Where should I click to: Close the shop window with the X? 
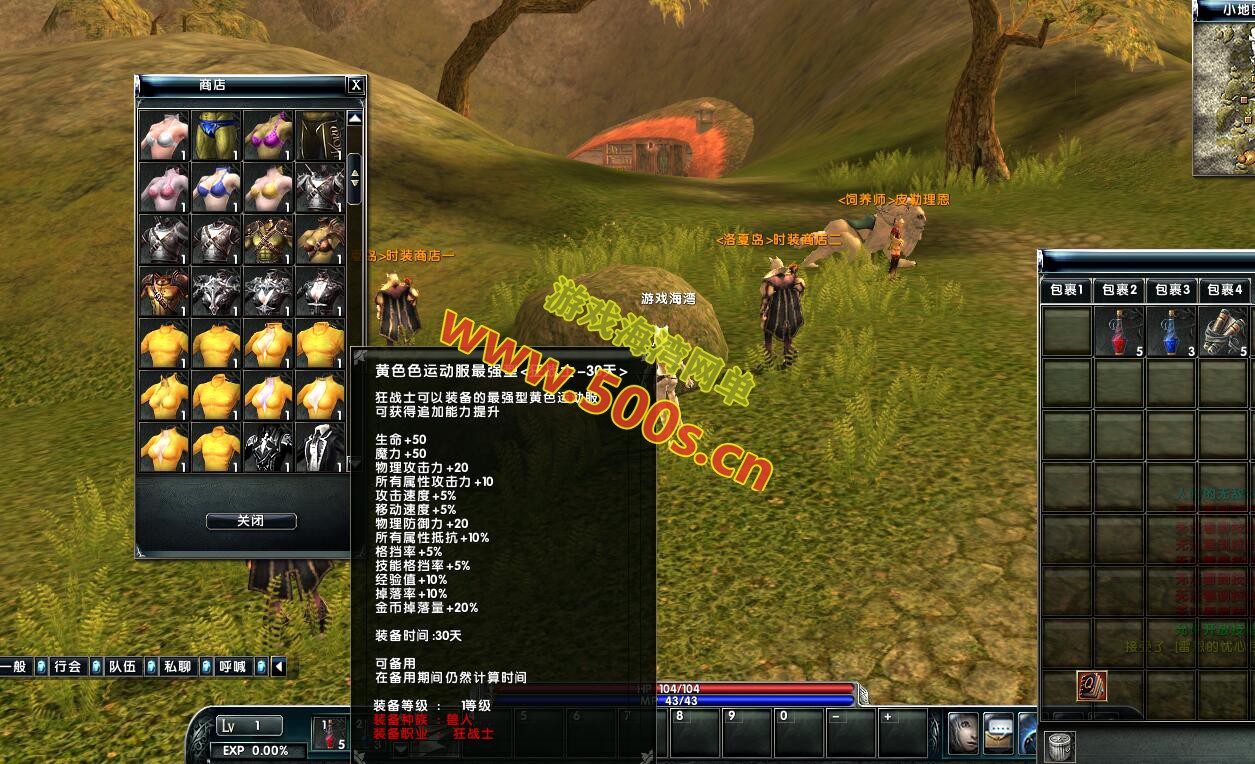tap(355, 86)
